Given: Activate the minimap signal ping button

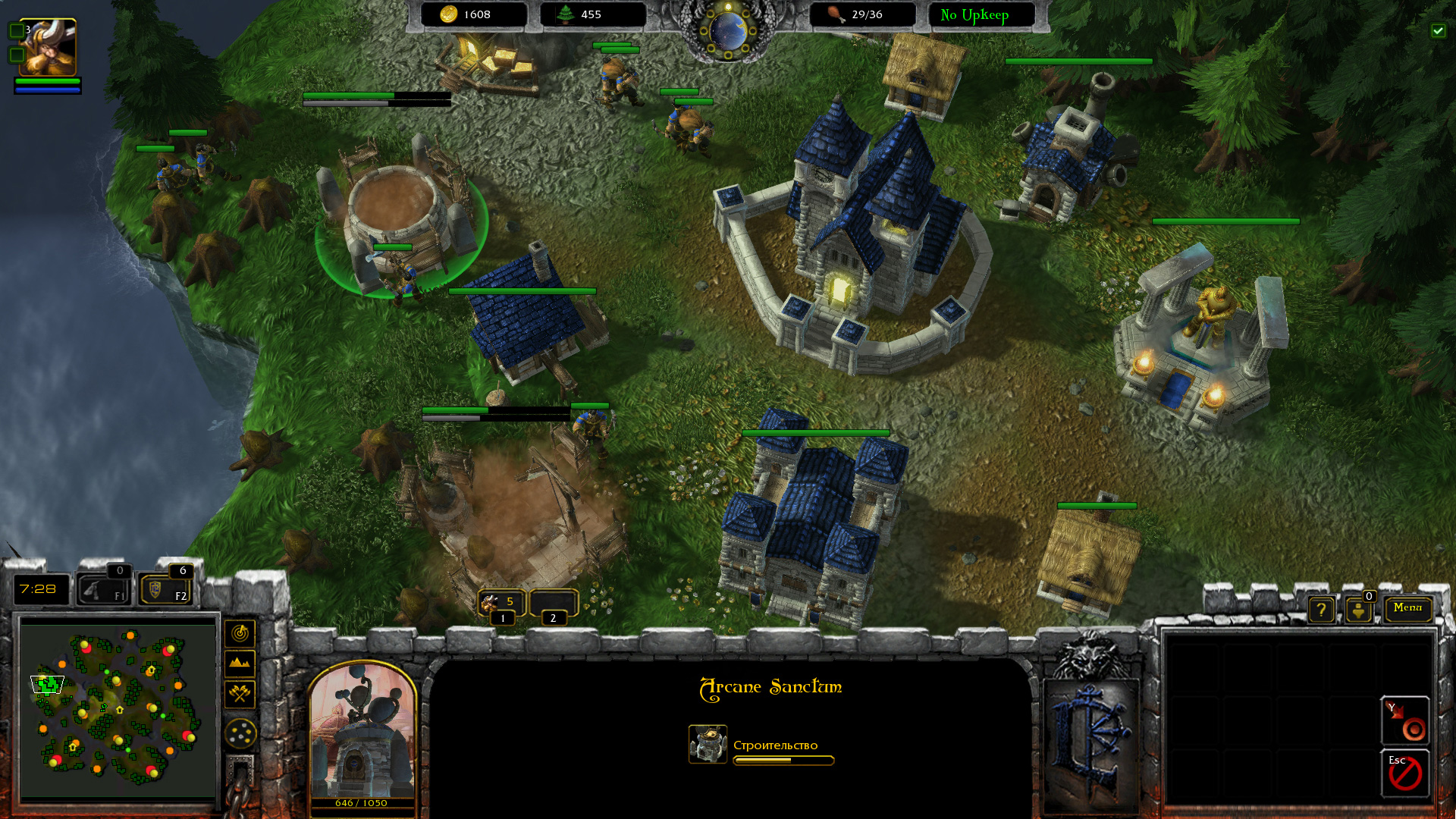Looking at the screenshot, I should [x=240, y=633].
